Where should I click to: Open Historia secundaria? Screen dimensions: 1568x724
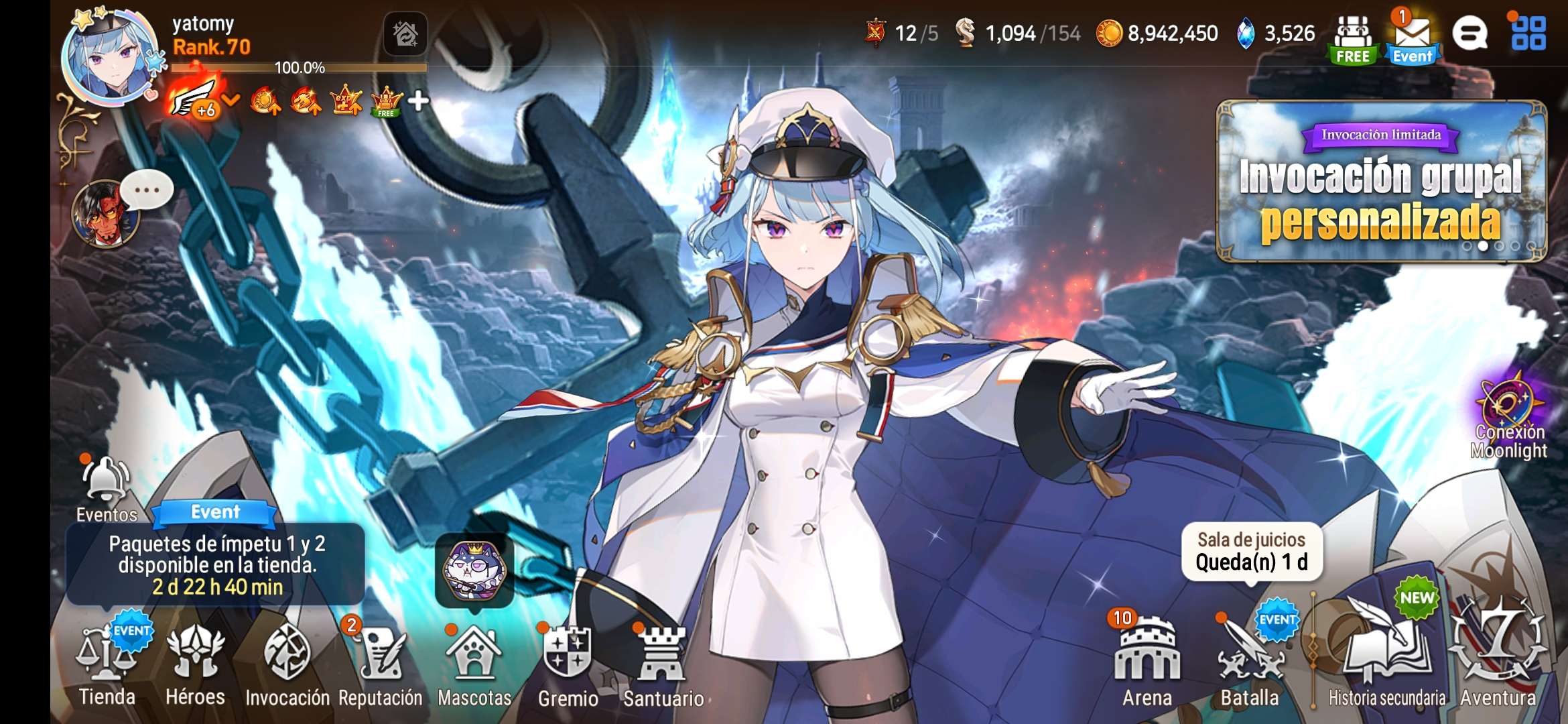[x=1386, y=664]
